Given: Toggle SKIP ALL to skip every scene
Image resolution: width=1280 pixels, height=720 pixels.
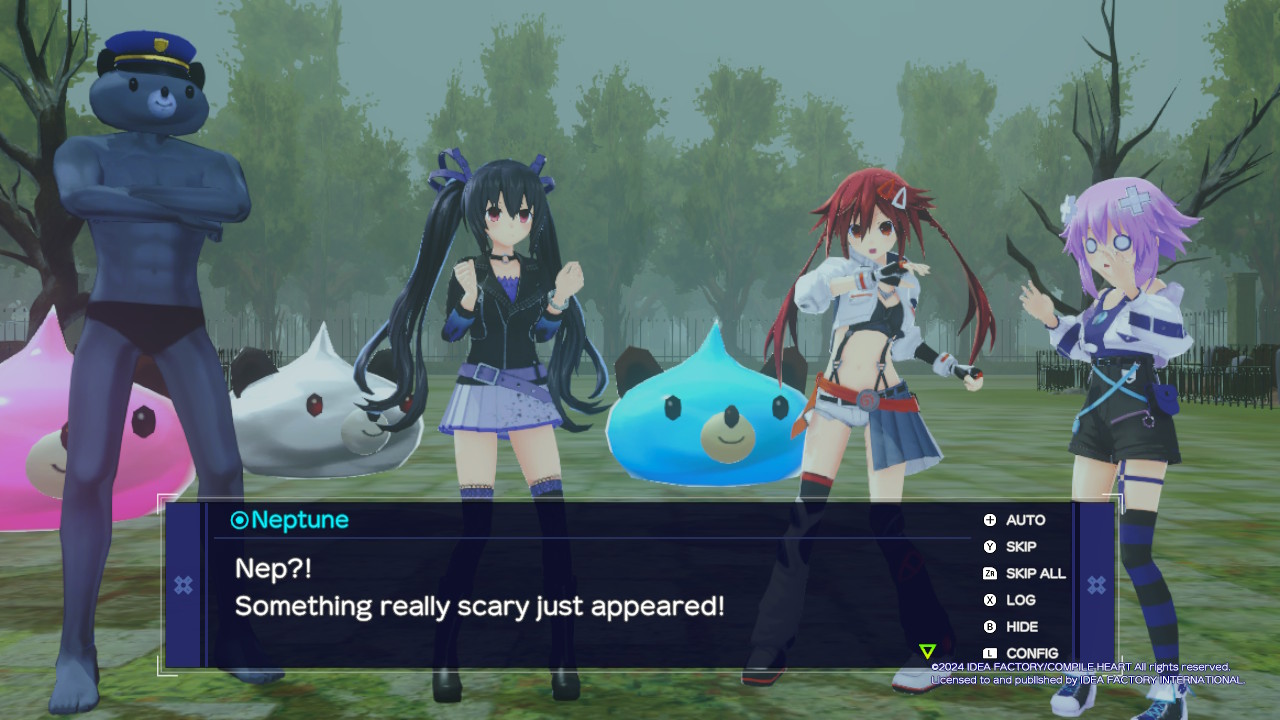Looking at the screenshot, I should (x=1036, y=574).
